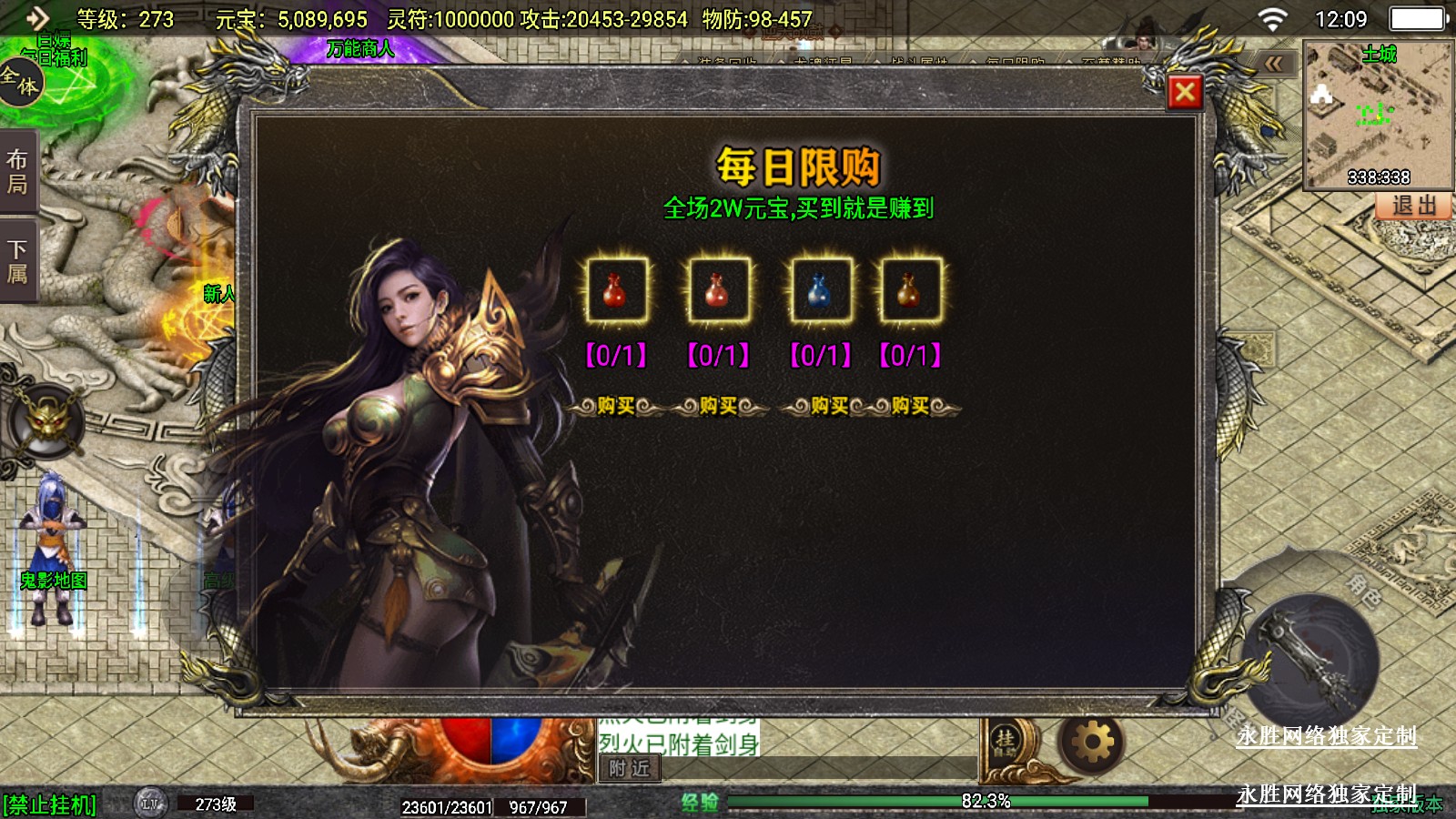Tap the golden demon mask icon
Screen dimensions: 1456x819
(x=45, y=420)
